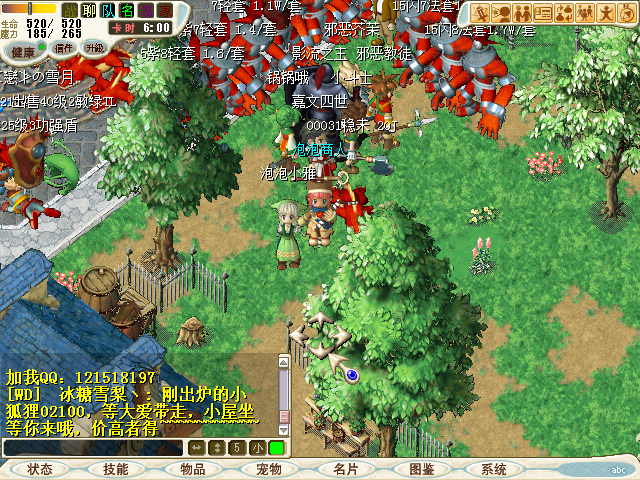
Task: Open the 状态 (Status) menu
Action: pyautogui.click(x=40, y=469)
